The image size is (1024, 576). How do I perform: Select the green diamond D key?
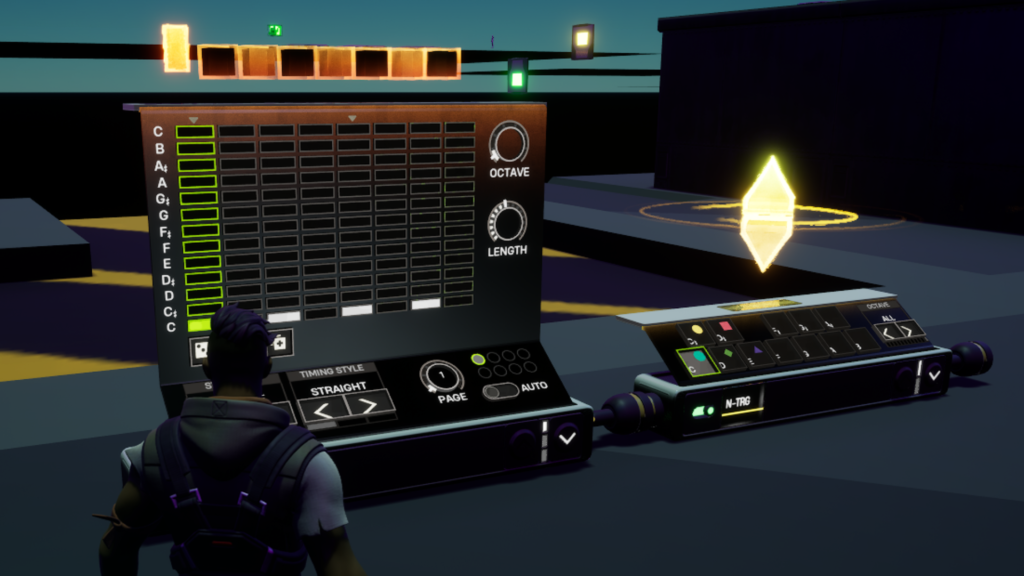[727, 352]
